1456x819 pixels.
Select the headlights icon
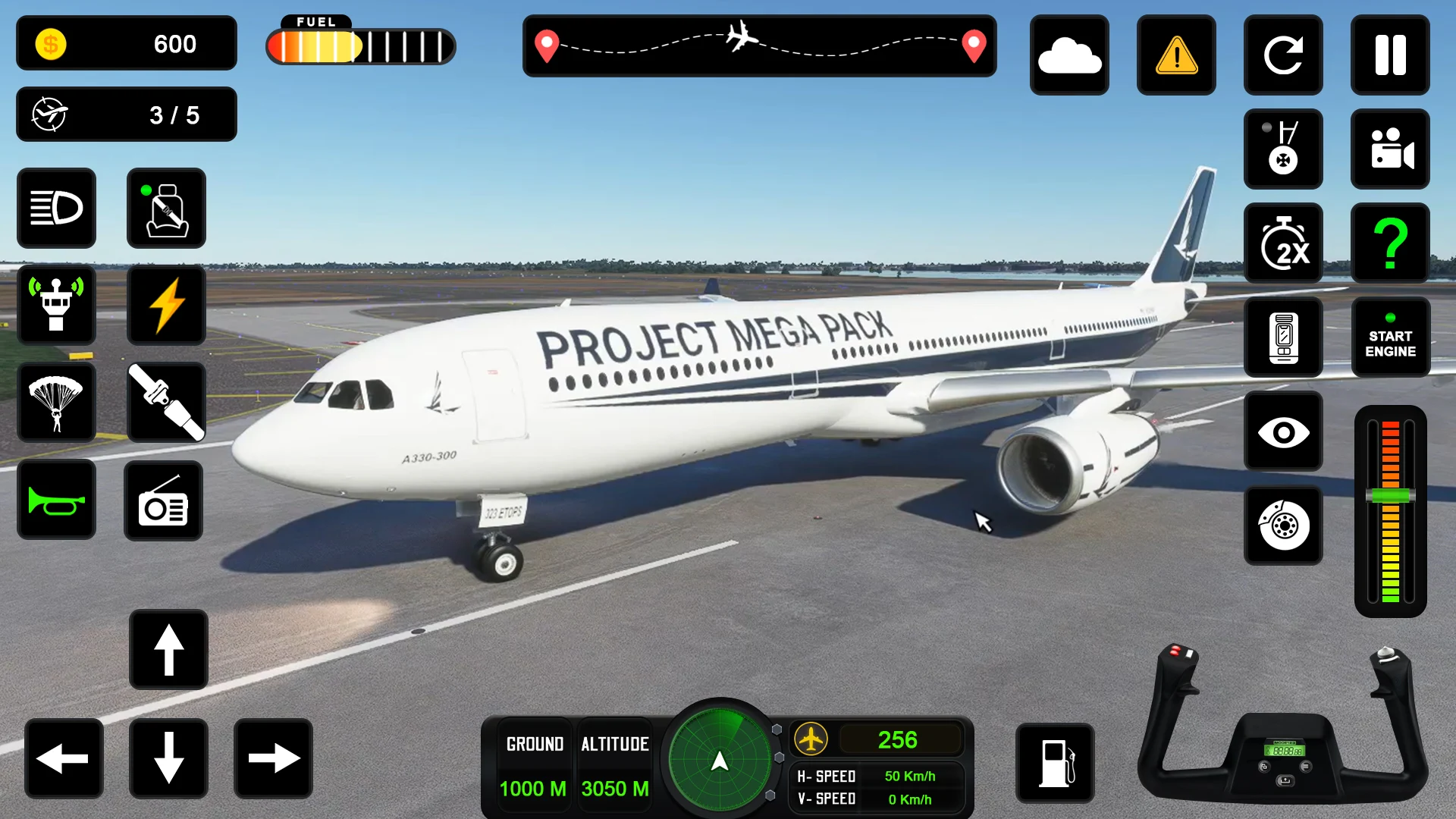click(57, 209)
